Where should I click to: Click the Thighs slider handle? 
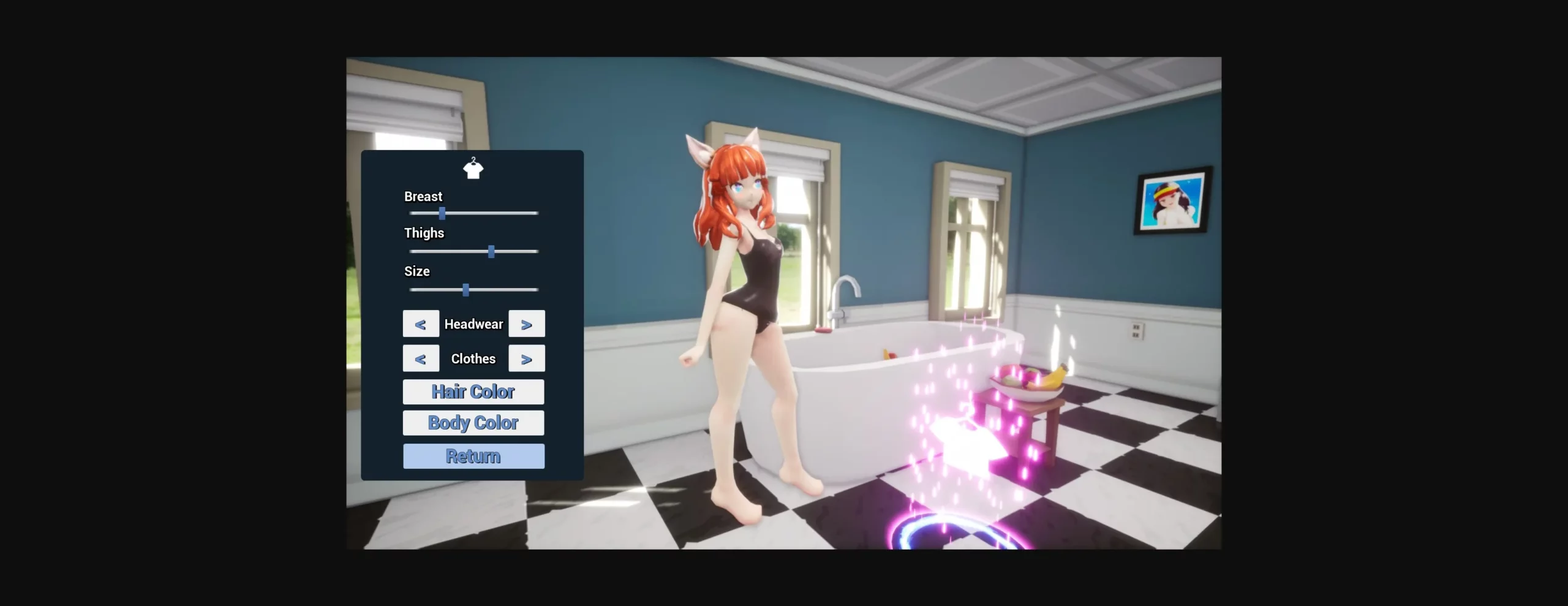[x=492, y=251]
